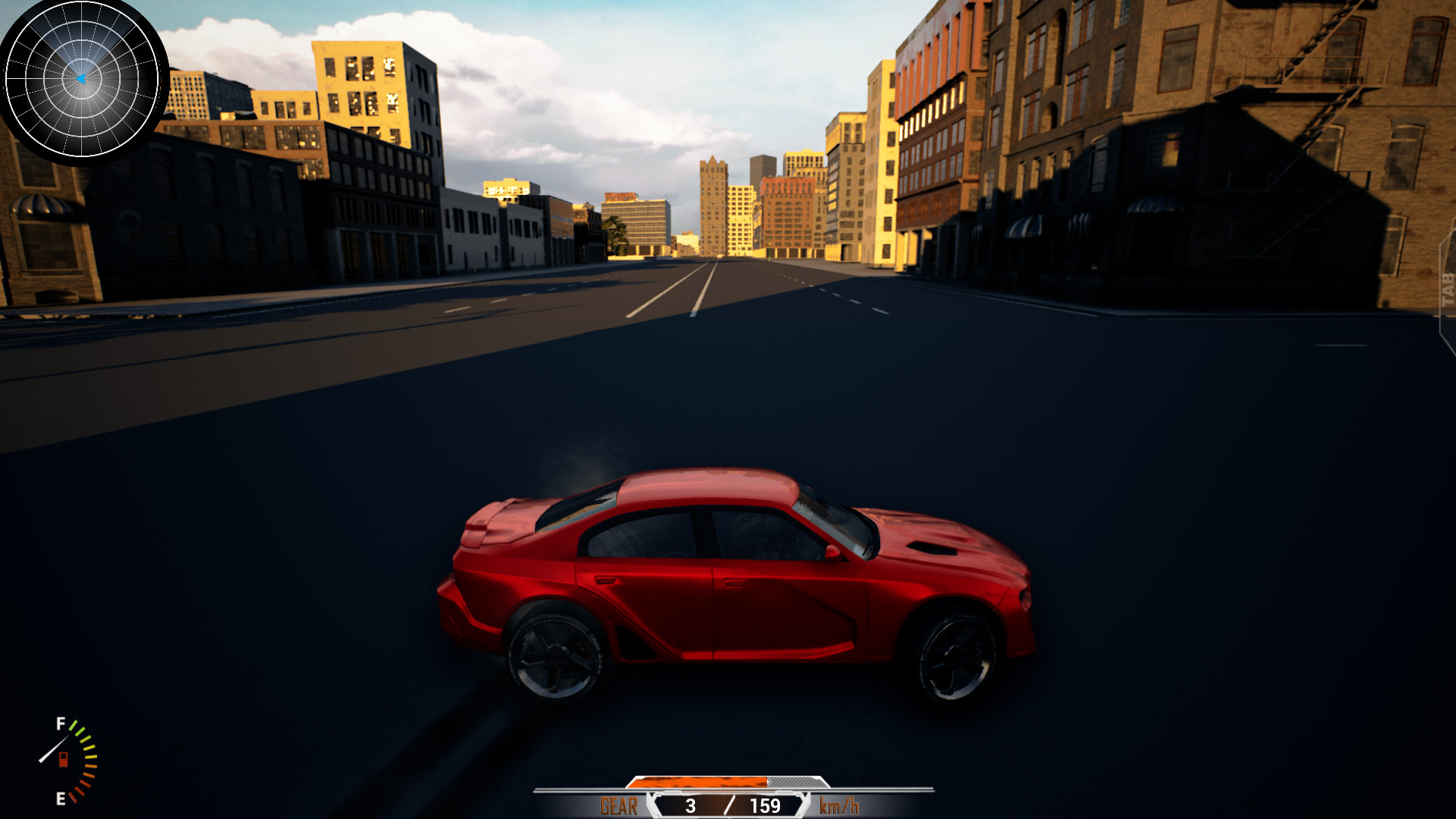This screenshot has height=819, width=1456.
Task: Select the blue player arrow on the radar
Action: pos(81,78)
